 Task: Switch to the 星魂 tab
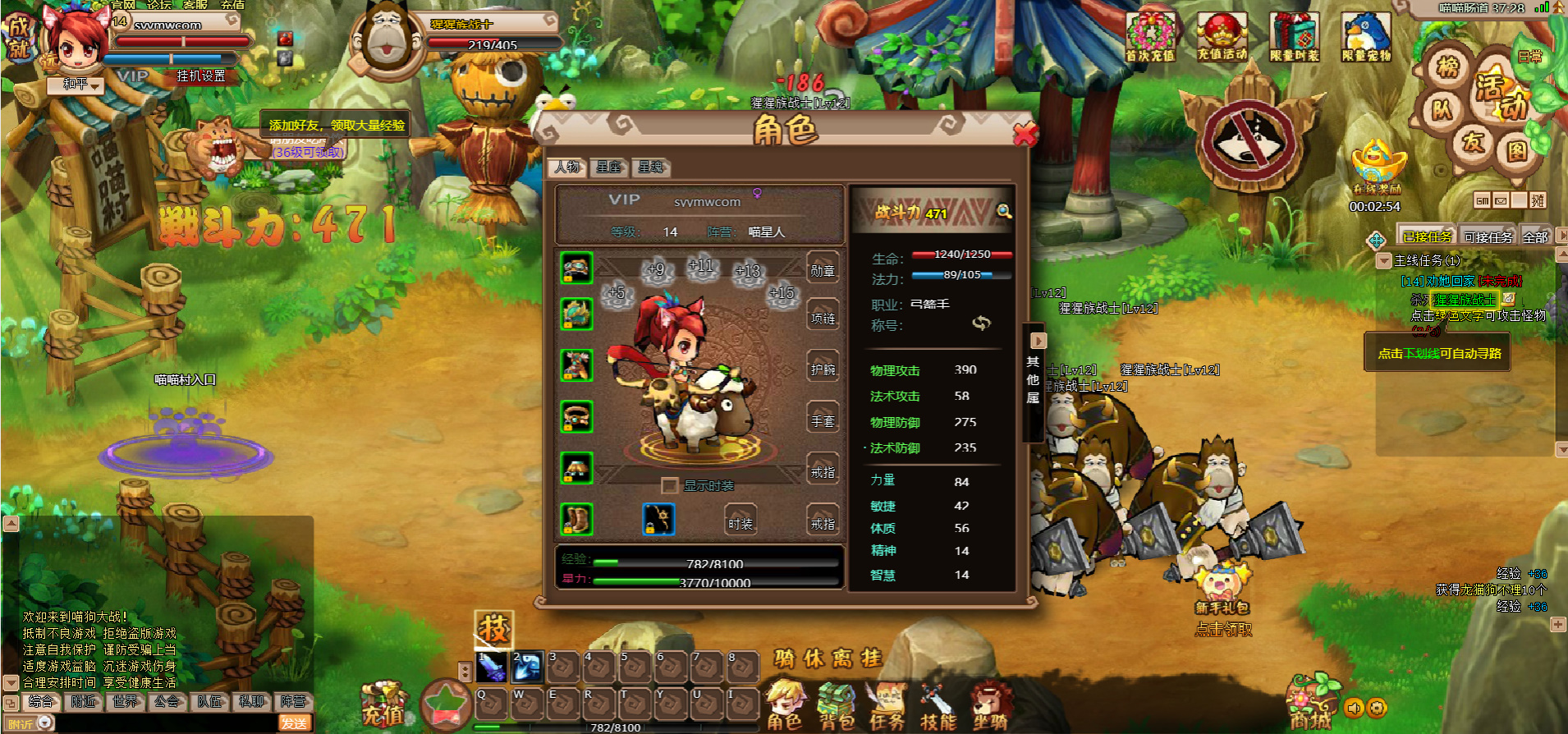[650, 167]
